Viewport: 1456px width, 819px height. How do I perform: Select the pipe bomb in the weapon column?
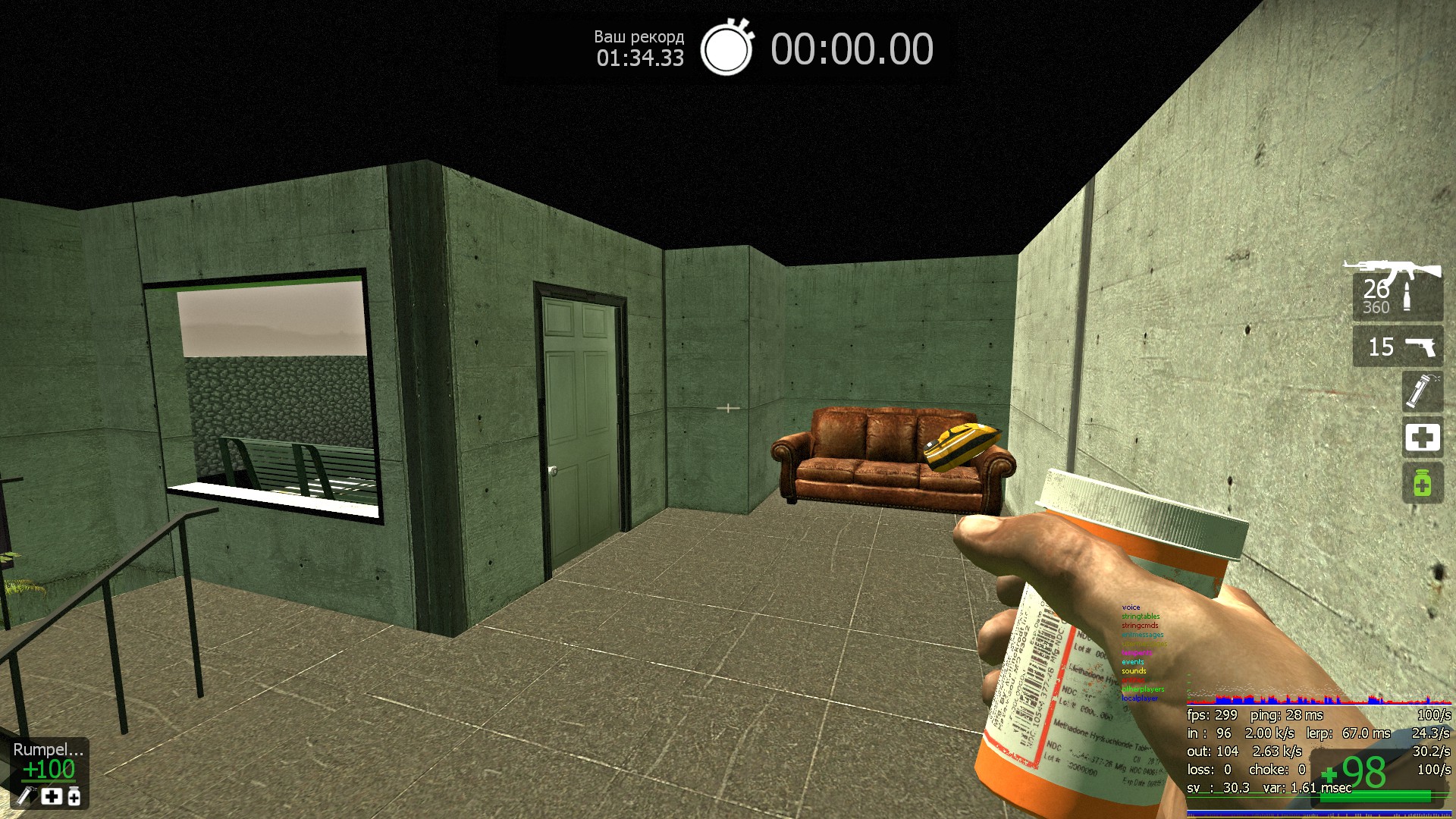[1422, 391]
